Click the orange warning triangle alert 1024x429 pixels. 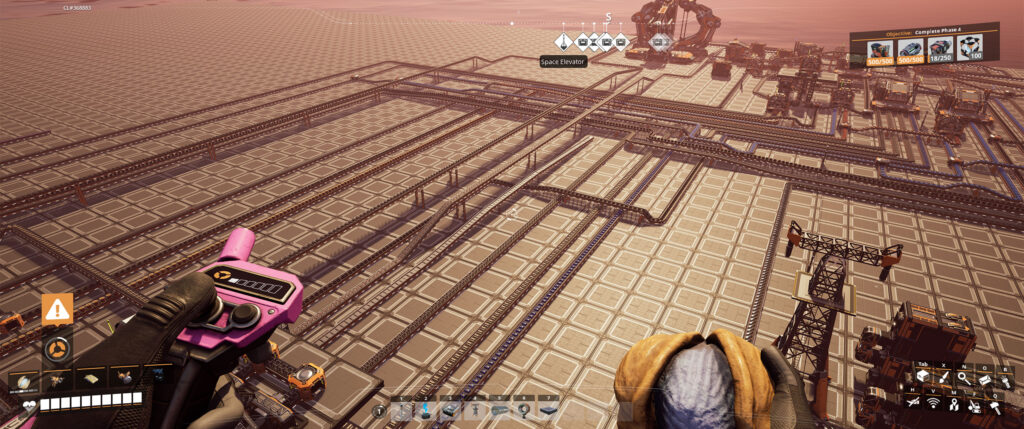pyautogui.click(x=57, y=310)
